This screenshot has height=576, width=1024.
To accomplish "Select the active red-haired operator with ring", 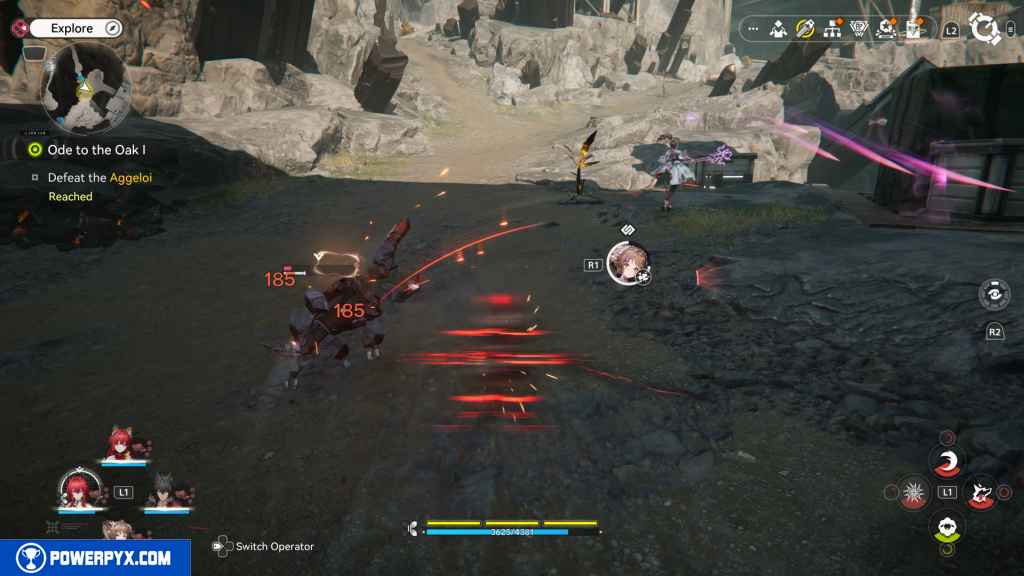I will click(77, 489).
